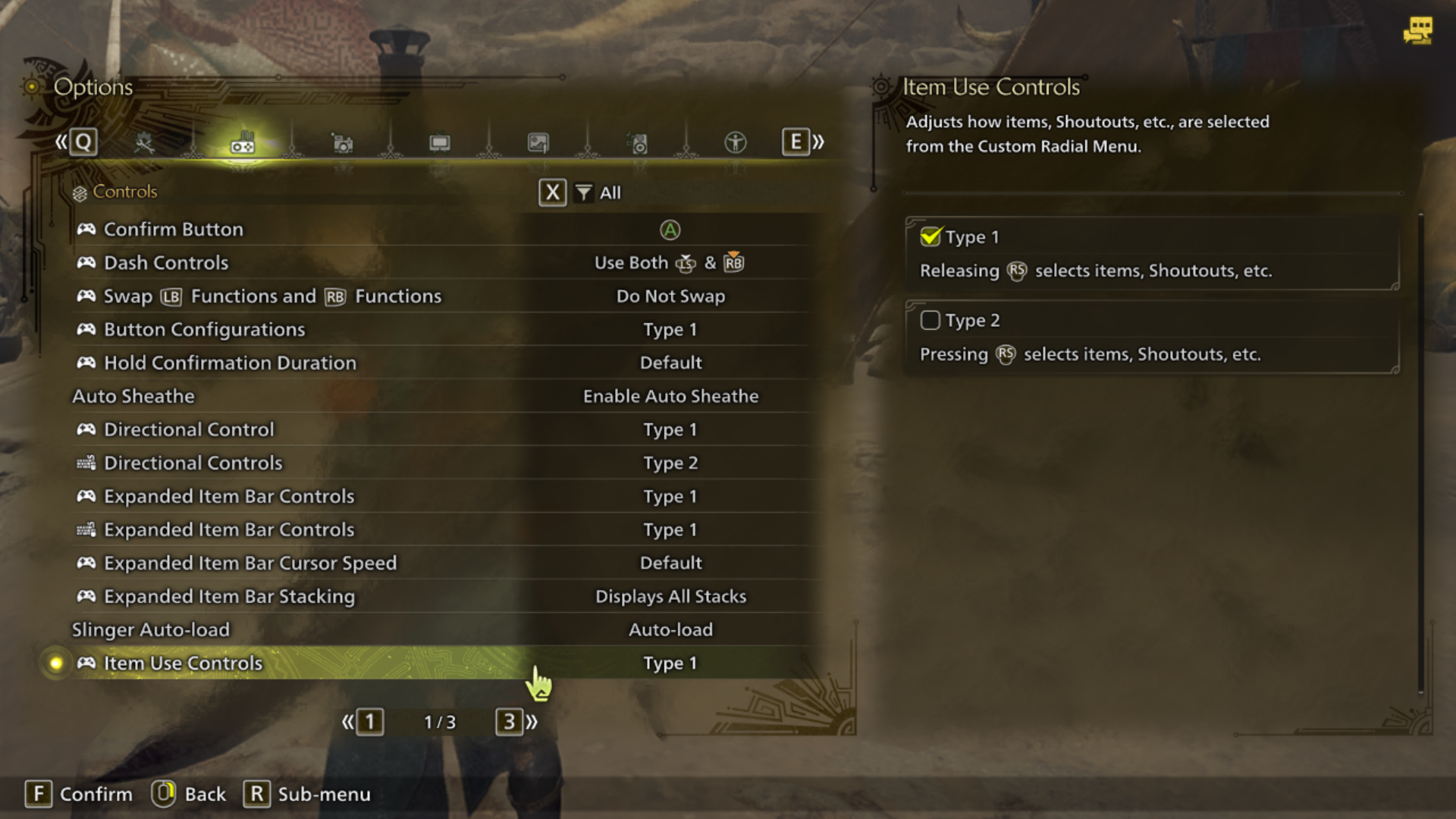Open the Accessibility settings tab

[x=734, y=142]
